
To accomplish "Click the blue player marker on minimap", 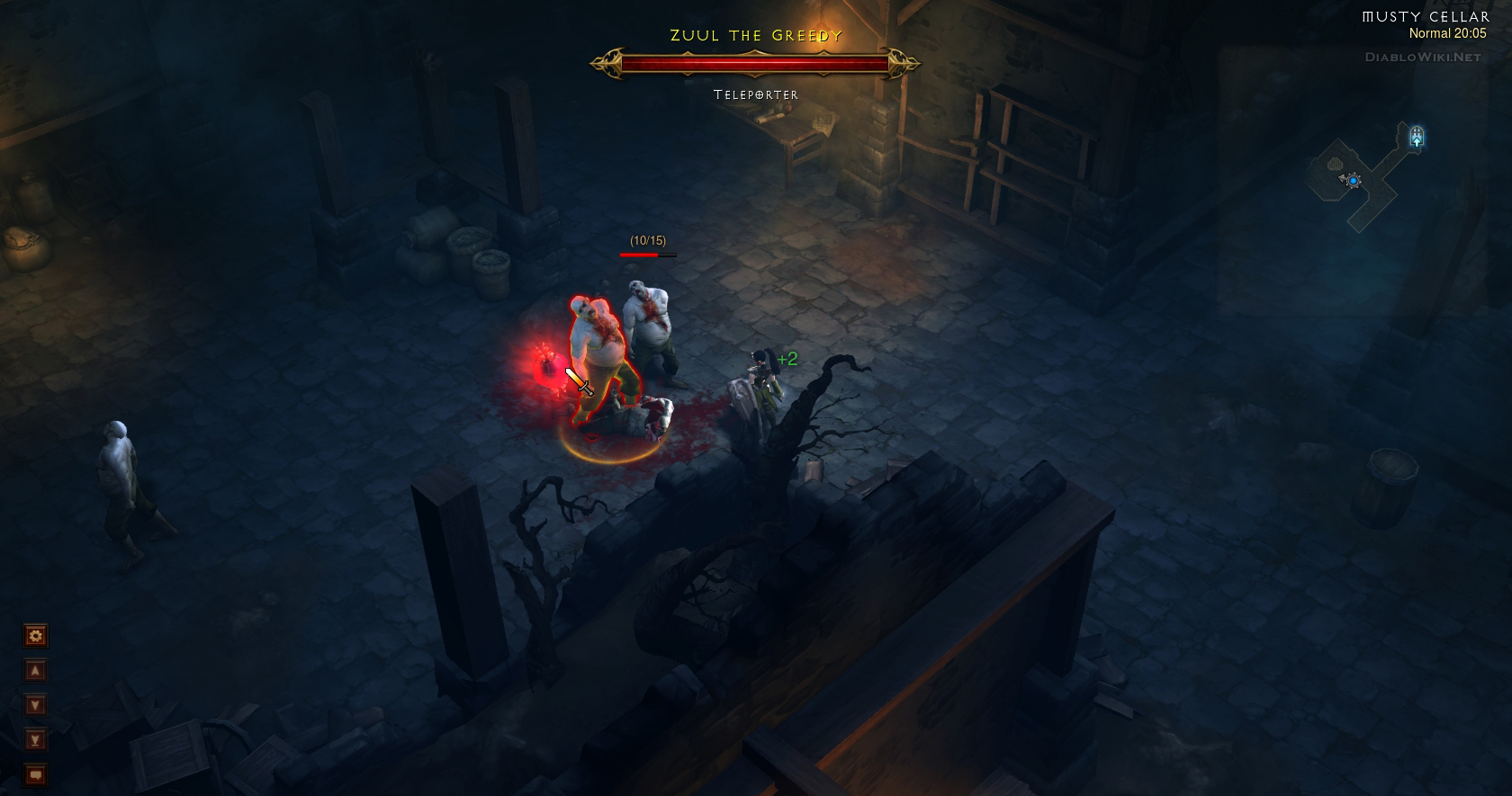I will [x=1353, y=181].
